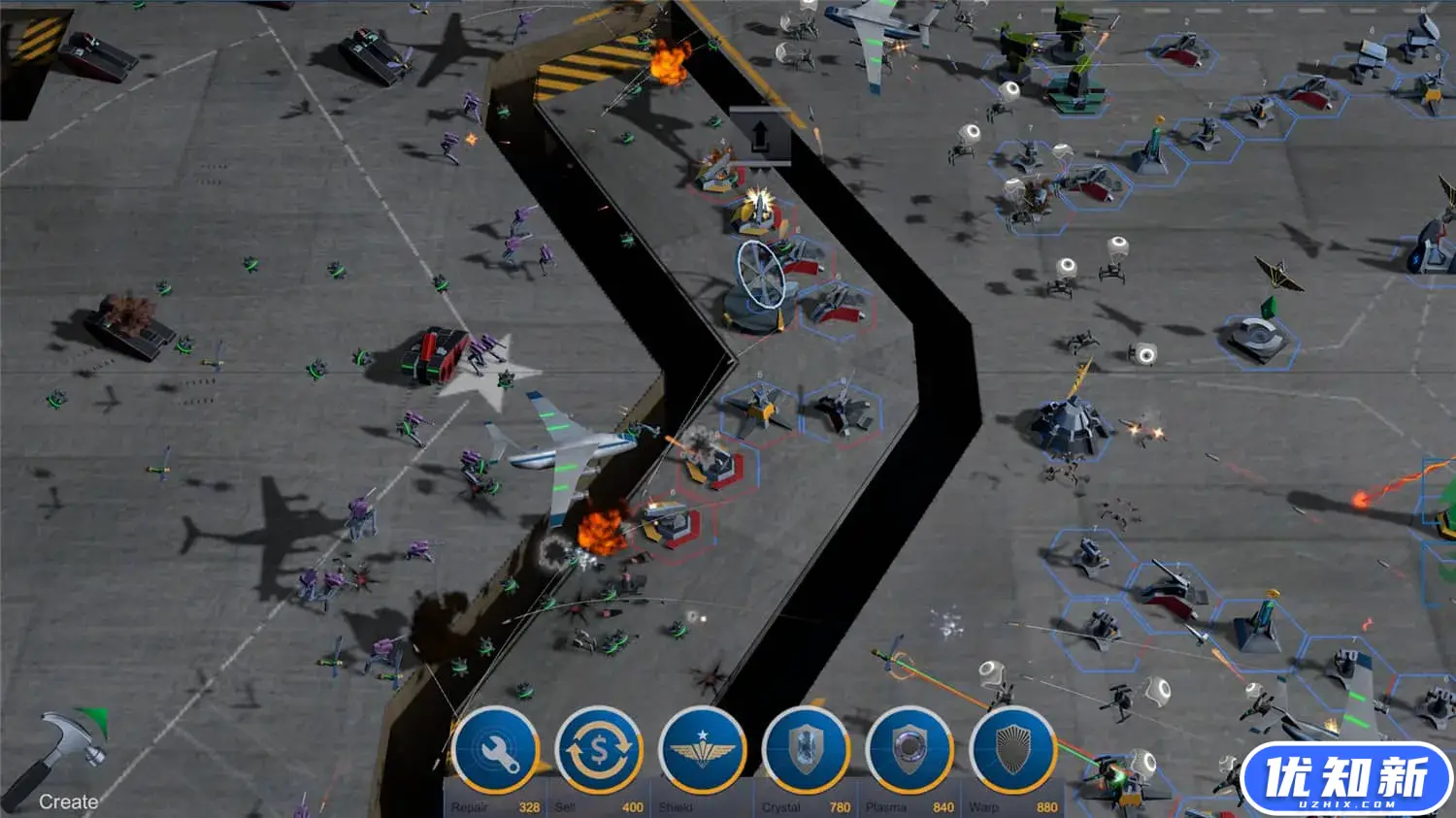Select the Repair wrench button

coord(495,751)
